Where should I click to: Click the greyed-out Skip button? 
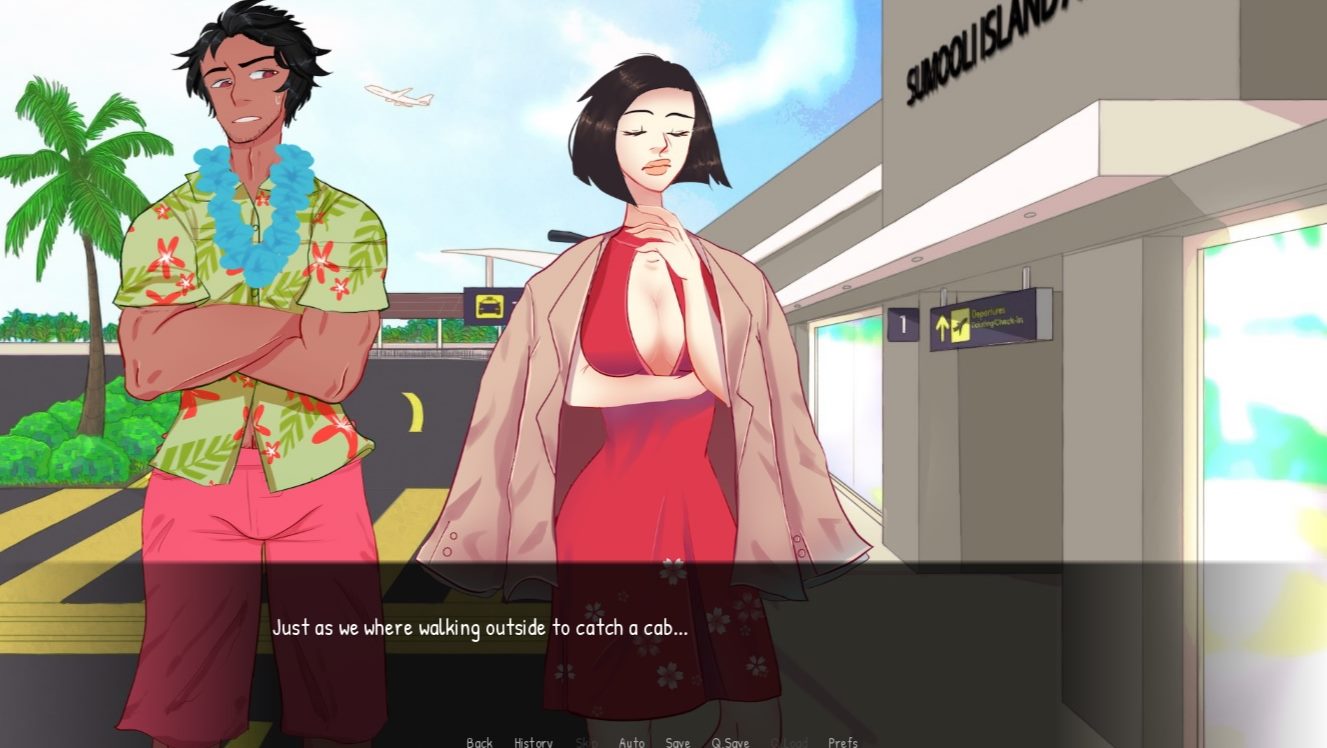[x=586, y=742]
